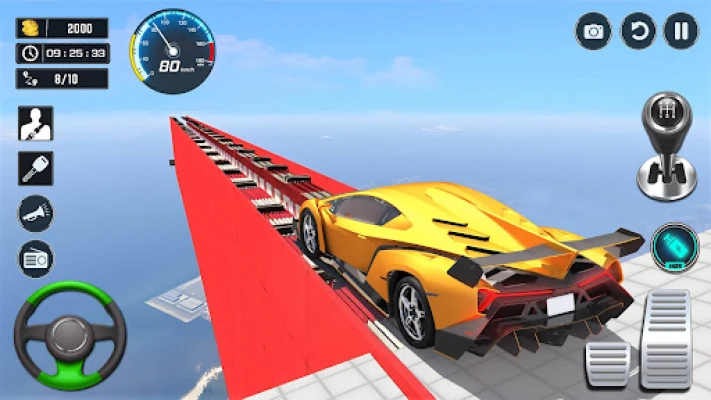Select the driver character icon

36,123
